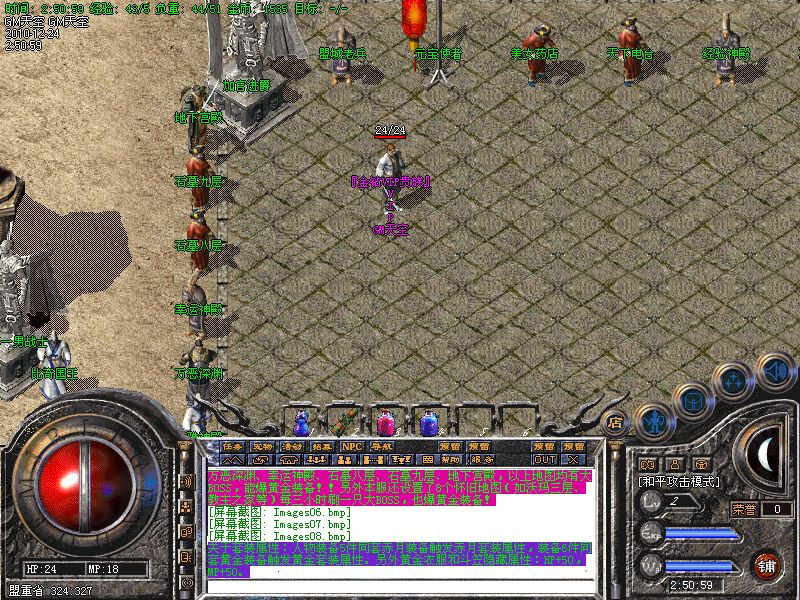800x600 pixels.
Task: Open the character figure round icon
Action: pyautogui.click(x=652, y=420)
